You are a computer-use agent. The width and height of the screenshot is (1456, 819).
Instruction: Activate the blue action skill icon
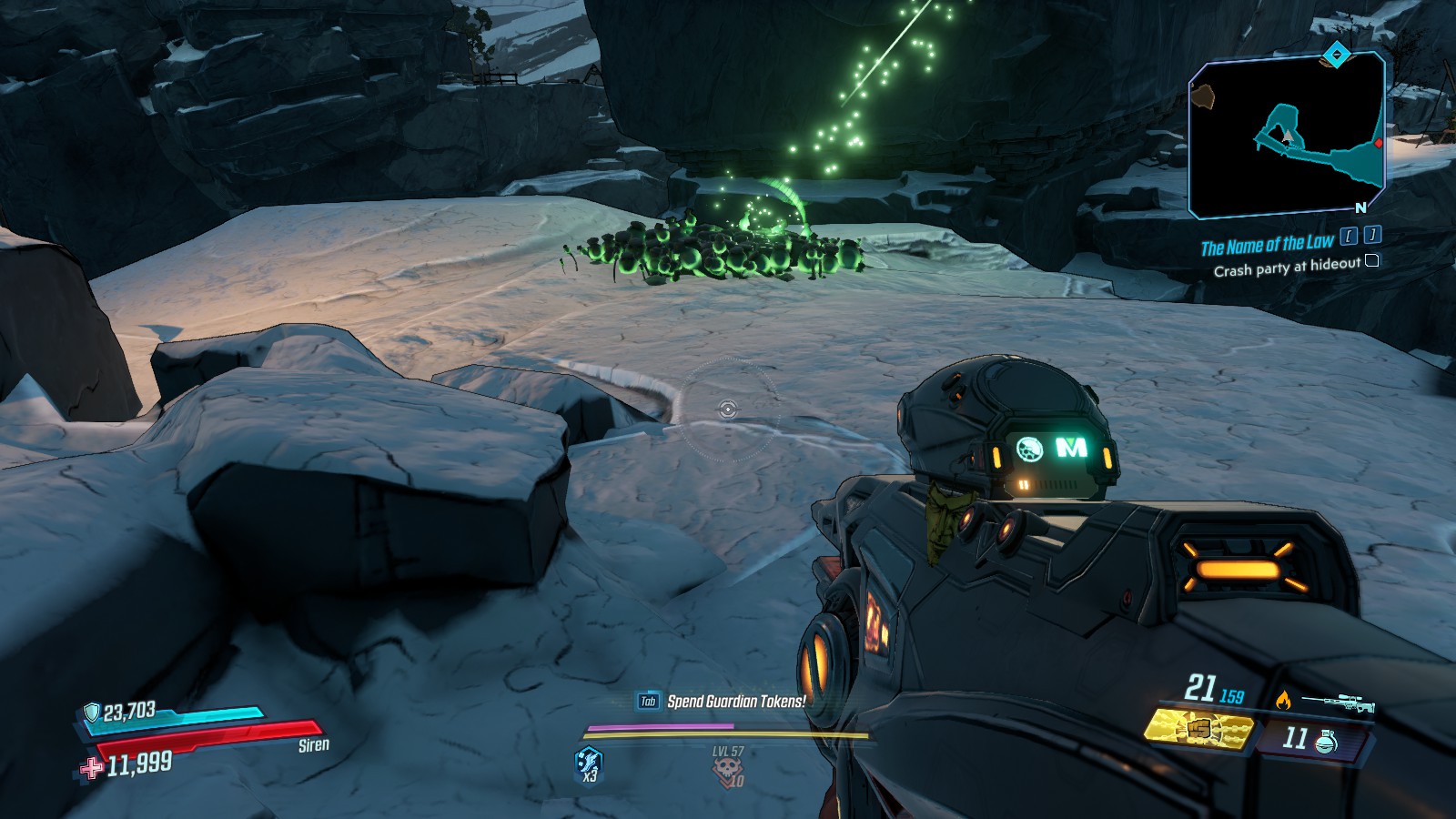pyautogui.click(x=589, y=763)
